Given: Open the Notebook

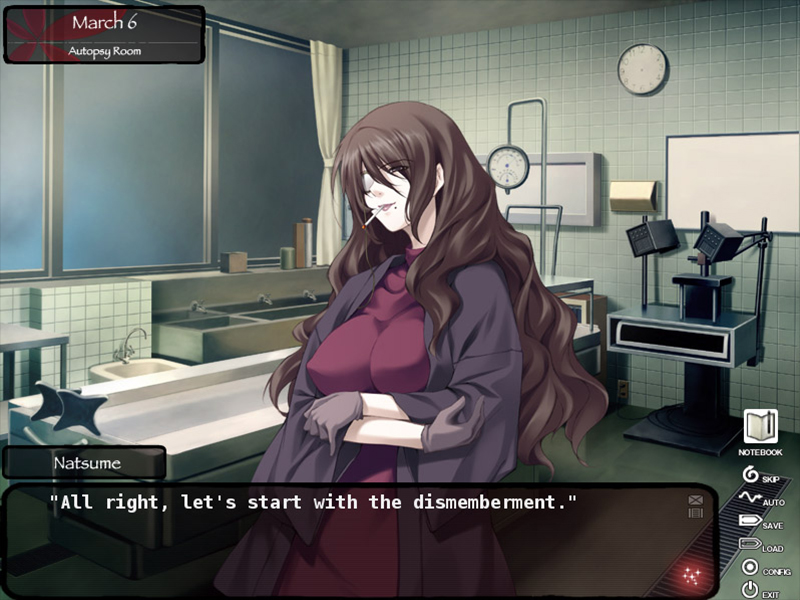Looking at the screenshot, I should pyautogui.click(x=760, y=428).
